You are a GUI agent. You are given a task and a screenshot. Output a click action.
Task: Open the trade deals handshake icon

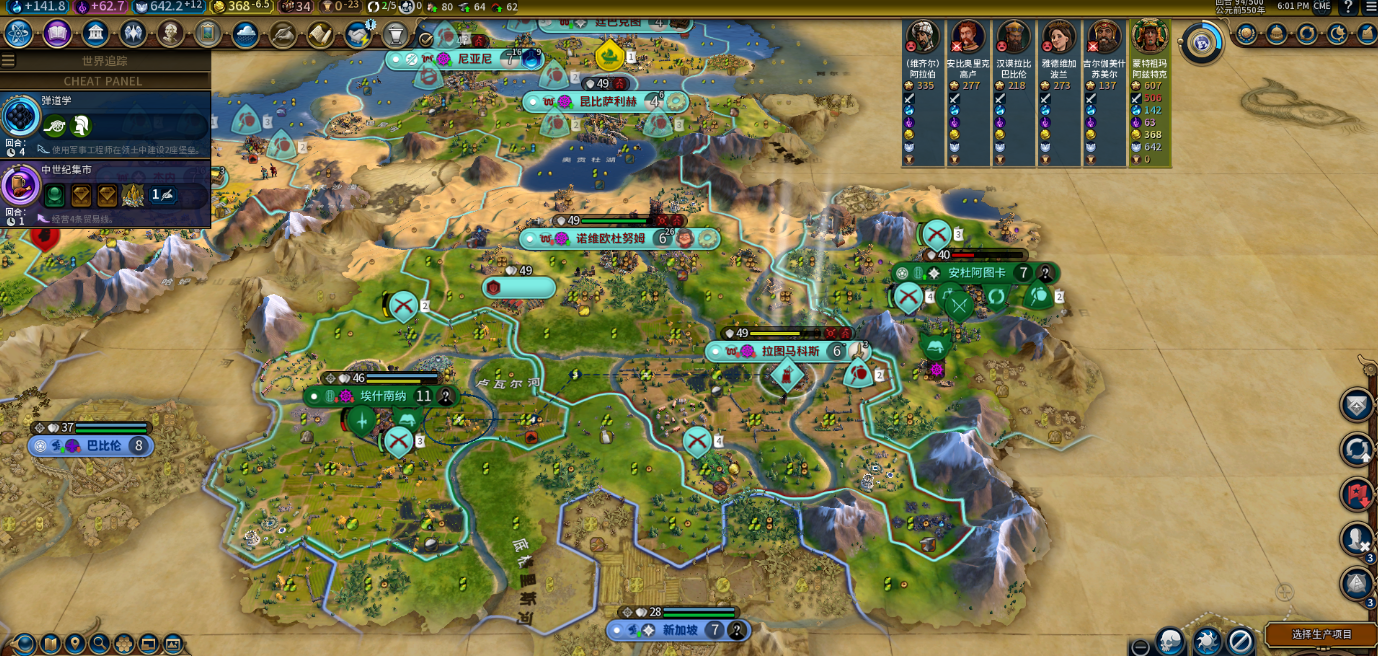point(358,35)
